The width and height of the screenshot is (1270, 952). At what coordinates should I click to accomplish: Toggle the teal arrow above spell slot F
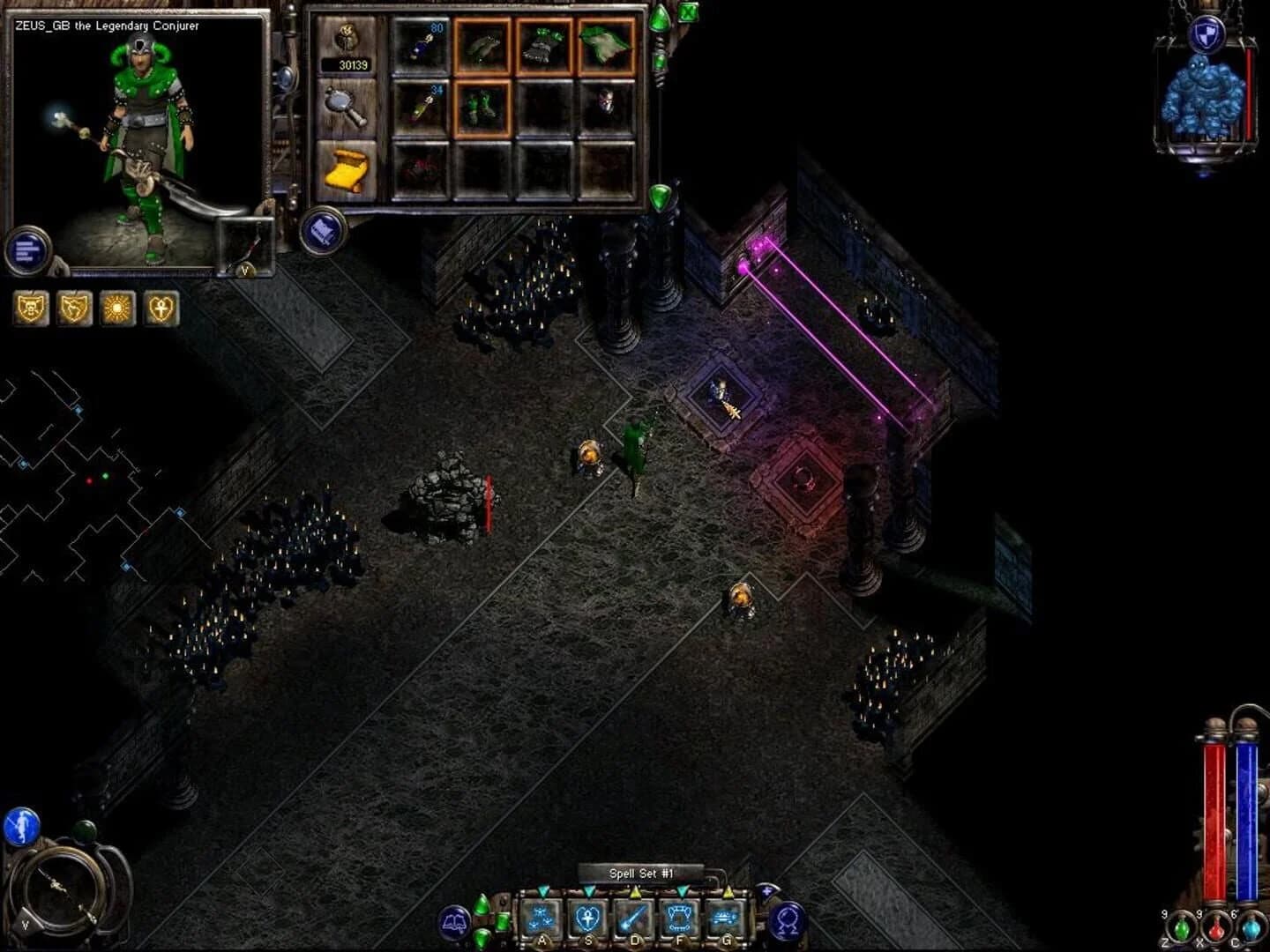coord(680,891)
